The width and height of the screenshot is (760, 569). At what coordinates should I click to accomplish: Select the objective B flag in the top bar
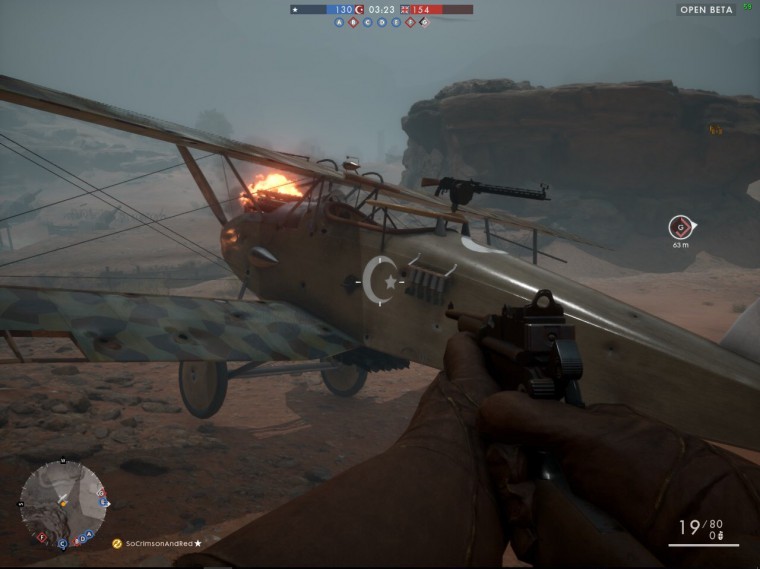tap(353, 22)
